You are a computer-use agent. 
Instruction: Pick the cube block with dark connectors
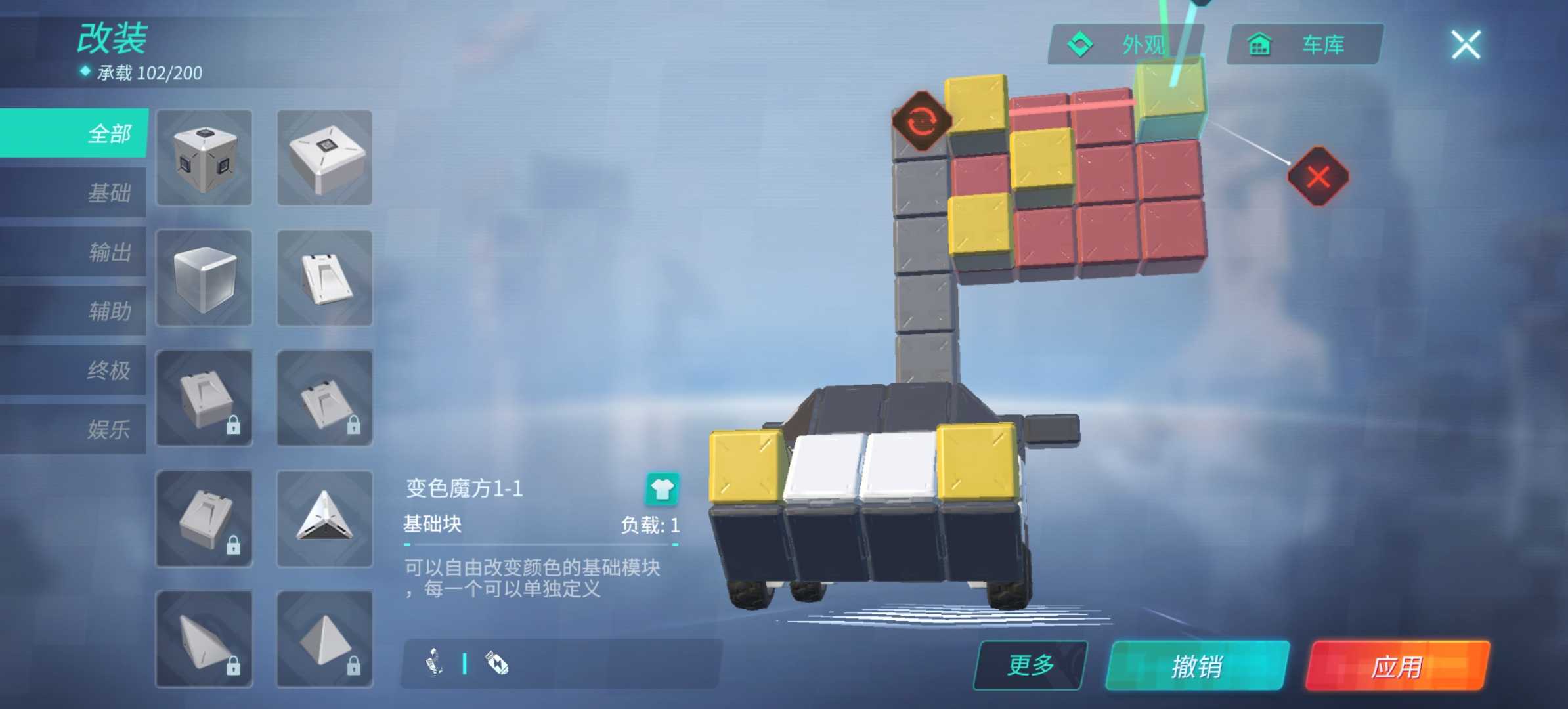[x=204, y=158]
